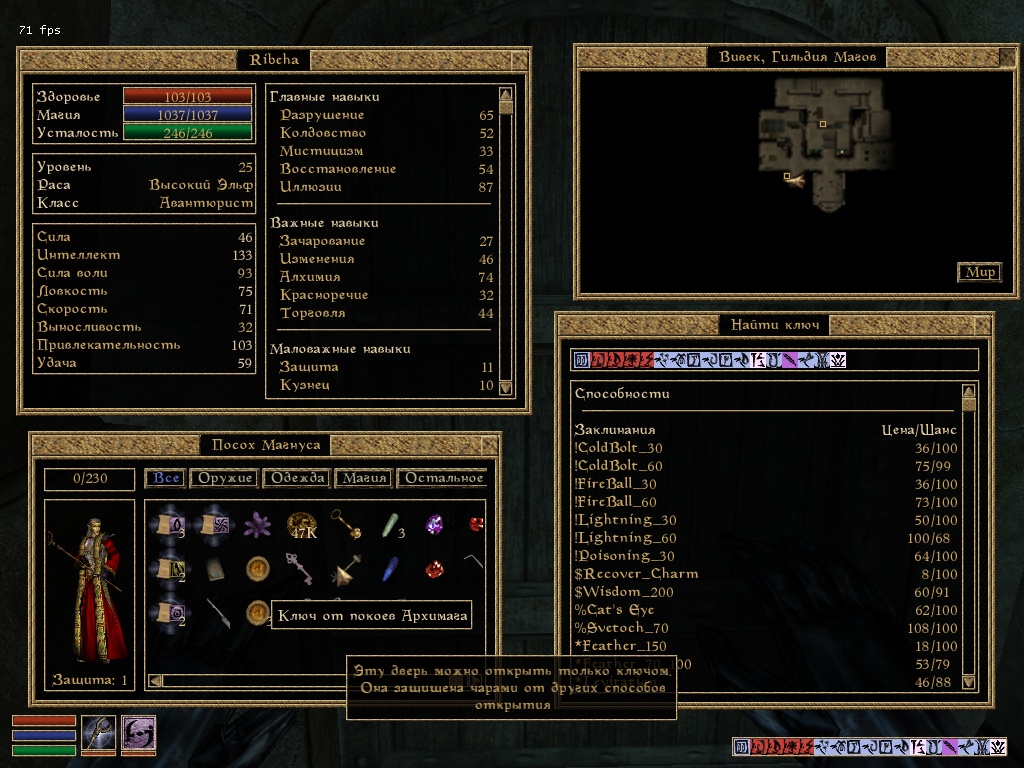1024x768 pixels.
Task: Pick up the gold coins stack
Action: (302, 524)
